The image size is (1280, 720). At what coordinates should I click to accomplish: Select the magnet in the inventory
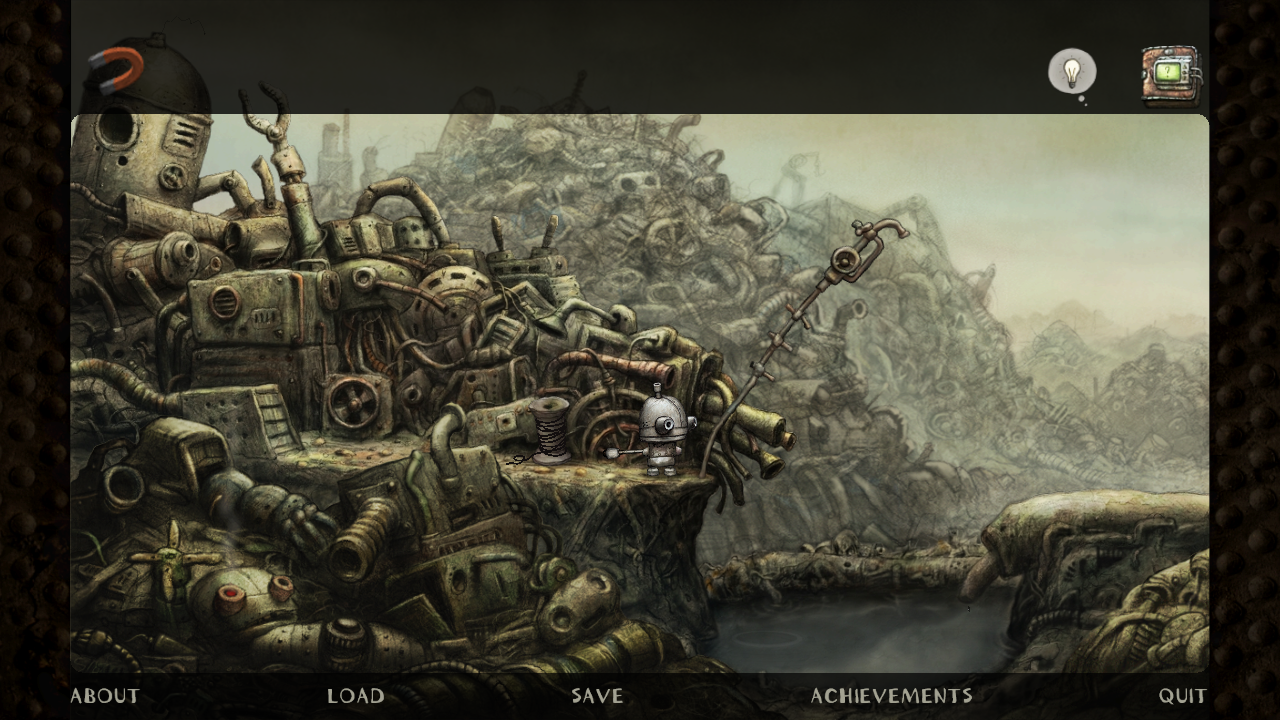click(x=117, y=69)
